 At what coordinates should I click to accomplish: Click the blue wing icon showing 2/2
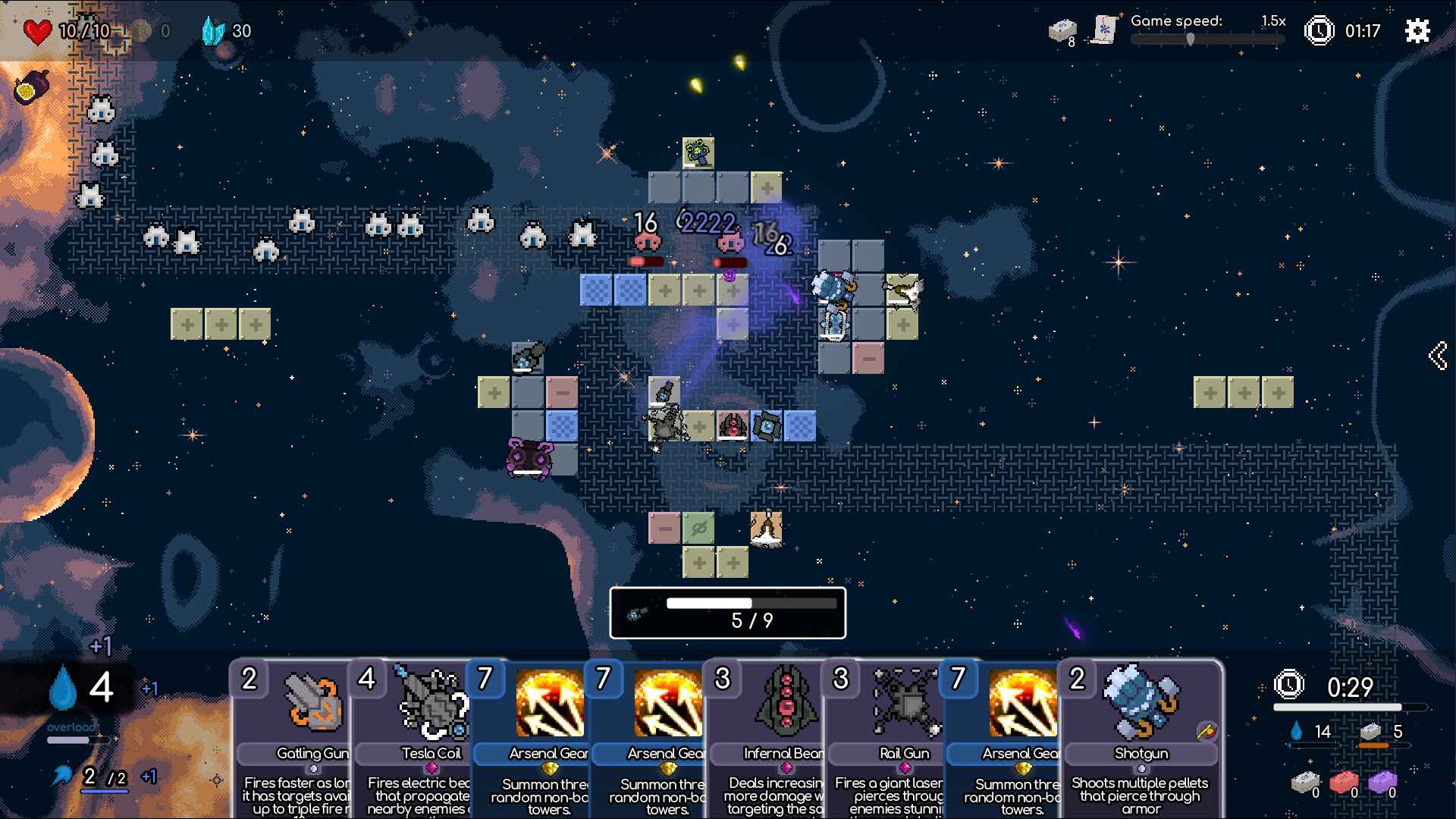(x=63, y=777)
